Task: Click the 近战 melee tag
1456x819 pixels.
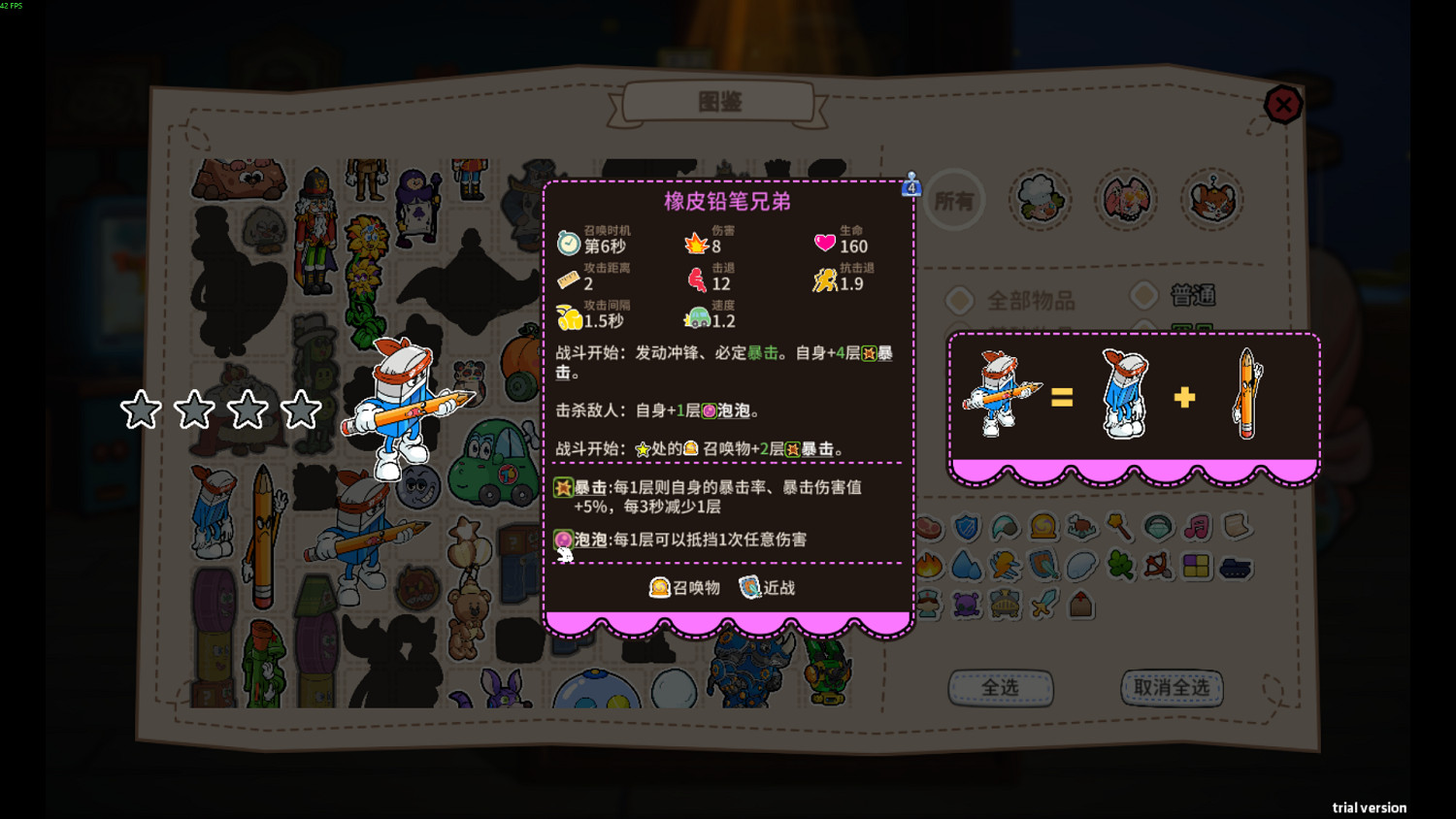Action: (x=769, y=588)
